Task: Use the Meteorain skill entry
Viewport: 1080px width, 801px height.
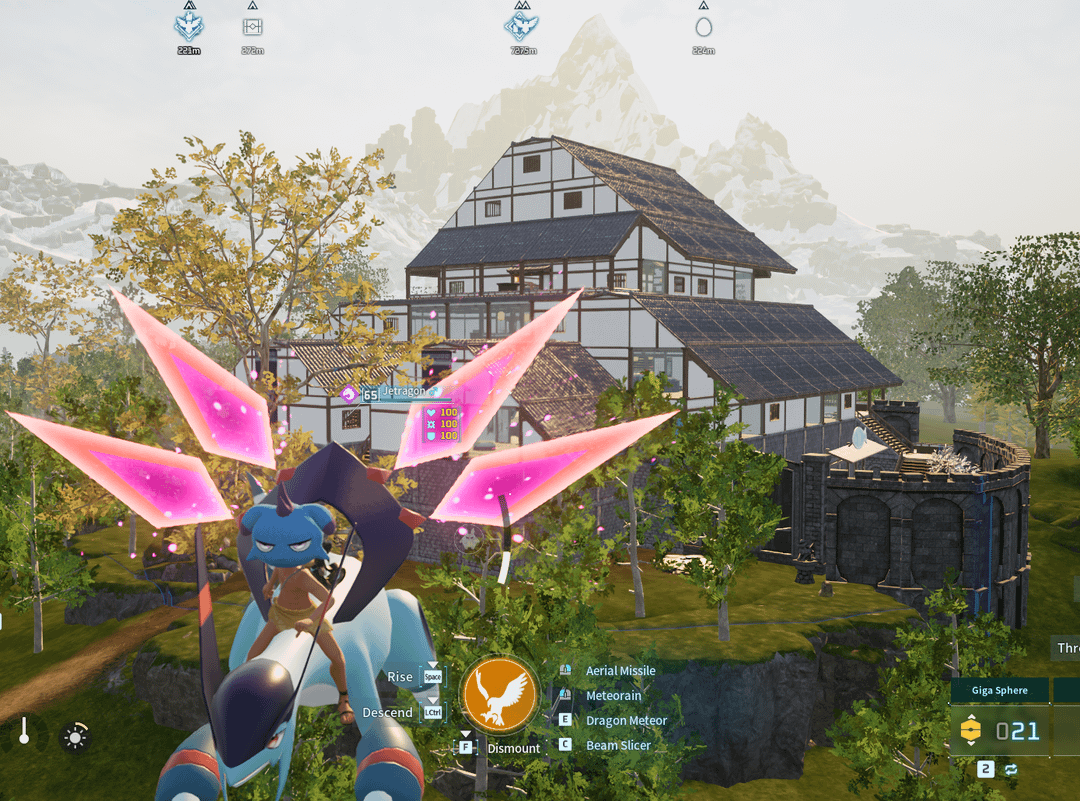Action: point(613,696)
